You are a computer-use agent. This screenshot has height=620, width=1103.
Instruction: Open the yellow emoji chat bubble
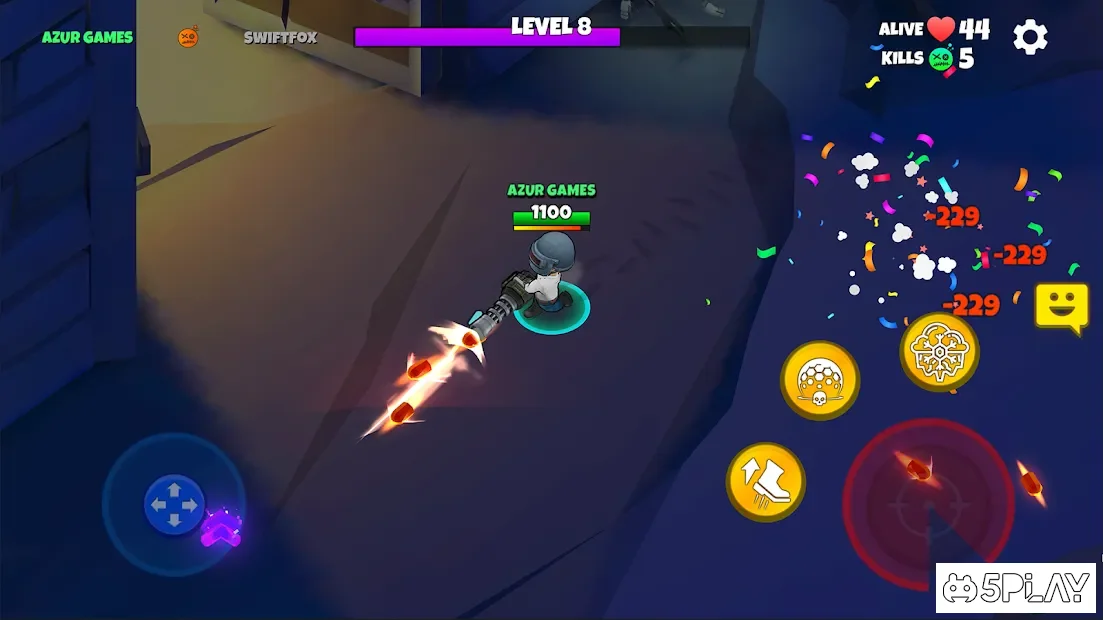1061,306
